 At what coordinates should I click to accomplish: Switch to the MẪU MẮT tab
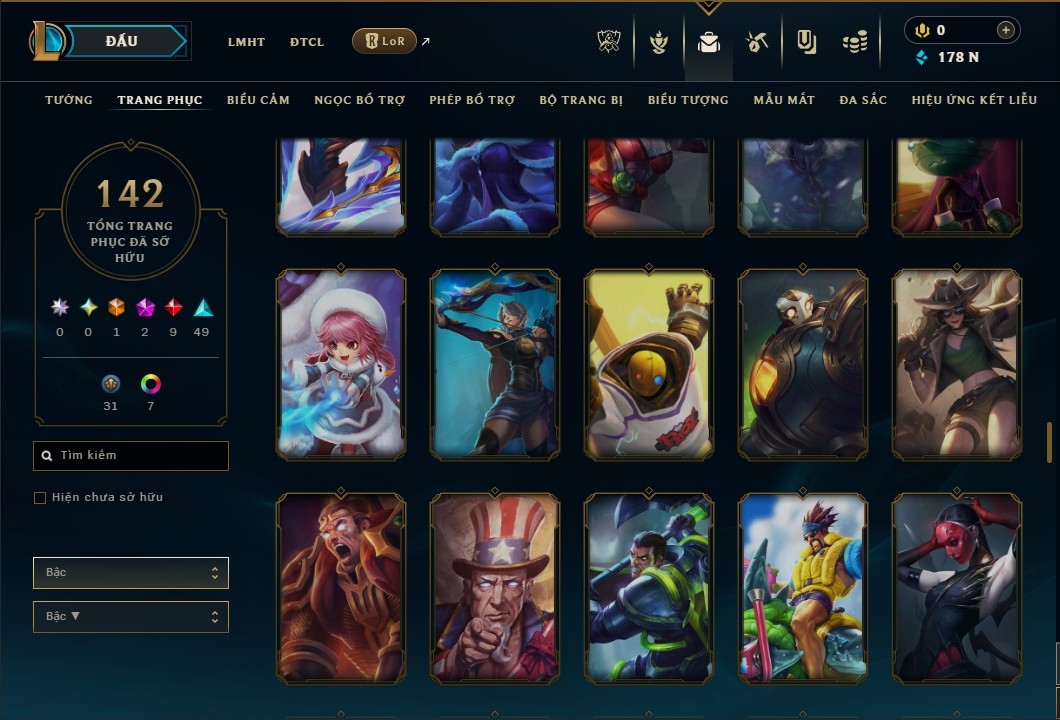tap(784, 100)
